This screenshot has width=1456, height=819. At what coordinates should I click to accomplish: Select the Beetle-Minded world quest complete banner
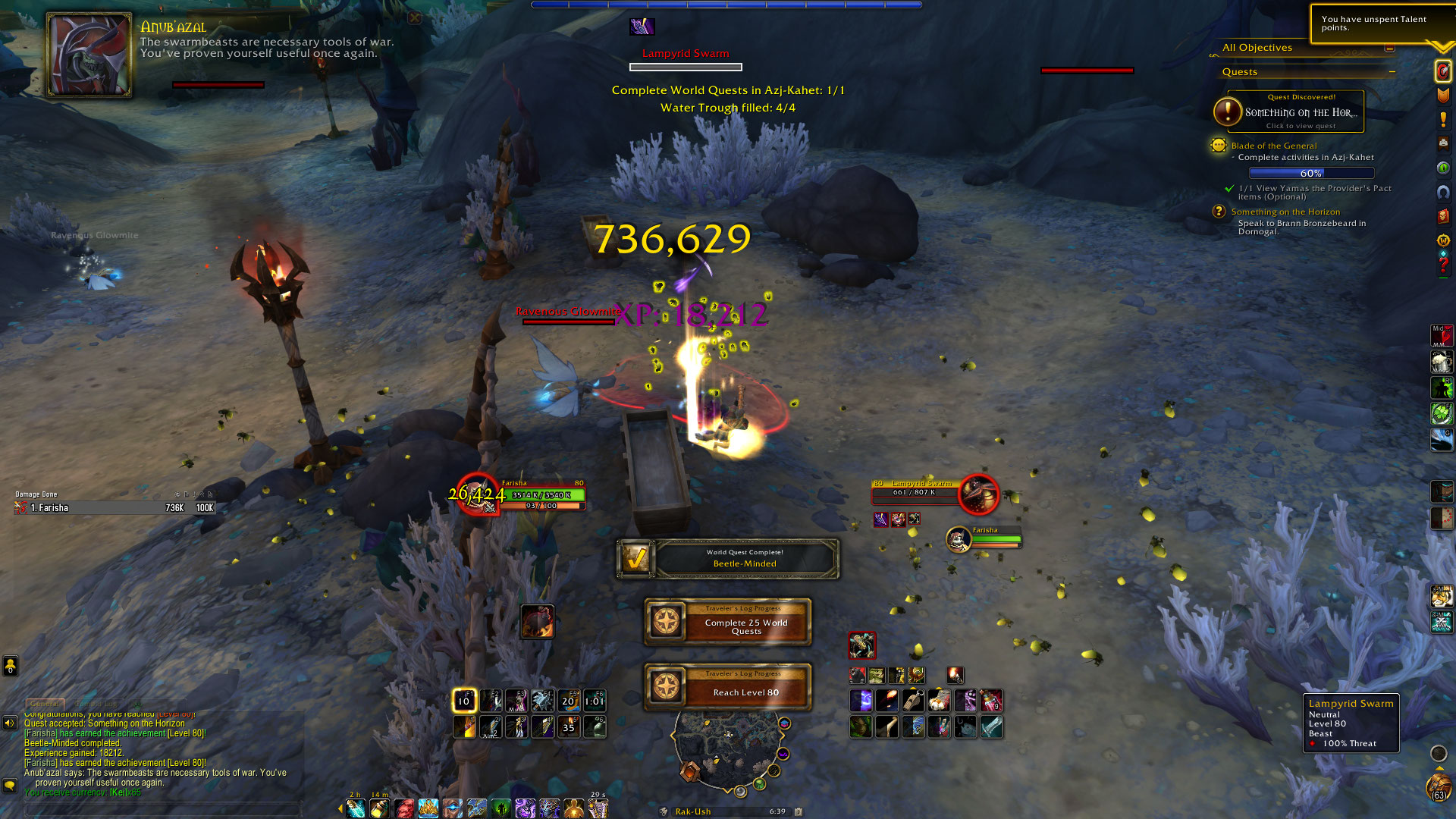(728, 559)
